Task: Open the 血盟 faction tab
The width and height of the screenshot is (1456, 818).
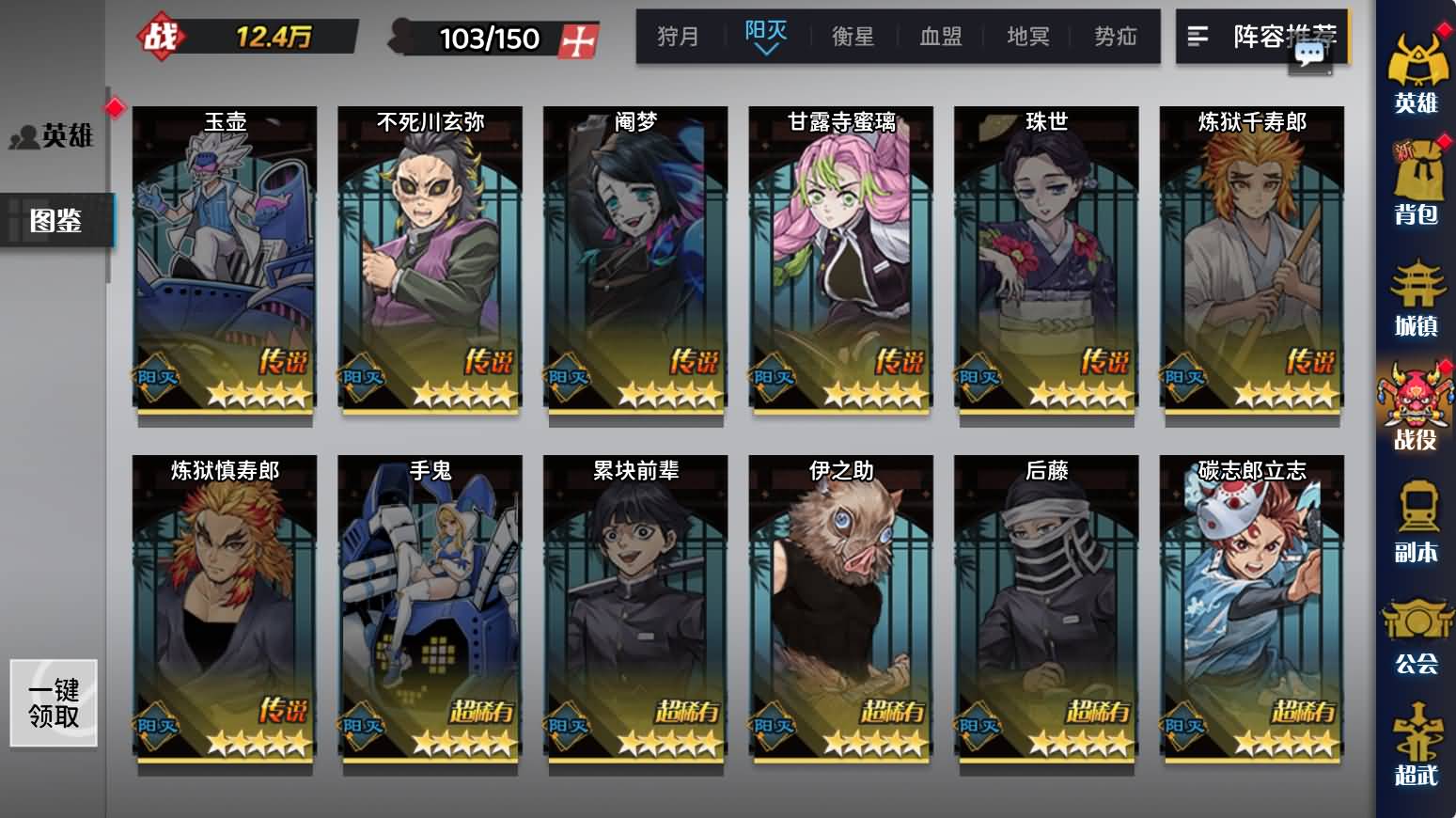Action: coord(940,37)
